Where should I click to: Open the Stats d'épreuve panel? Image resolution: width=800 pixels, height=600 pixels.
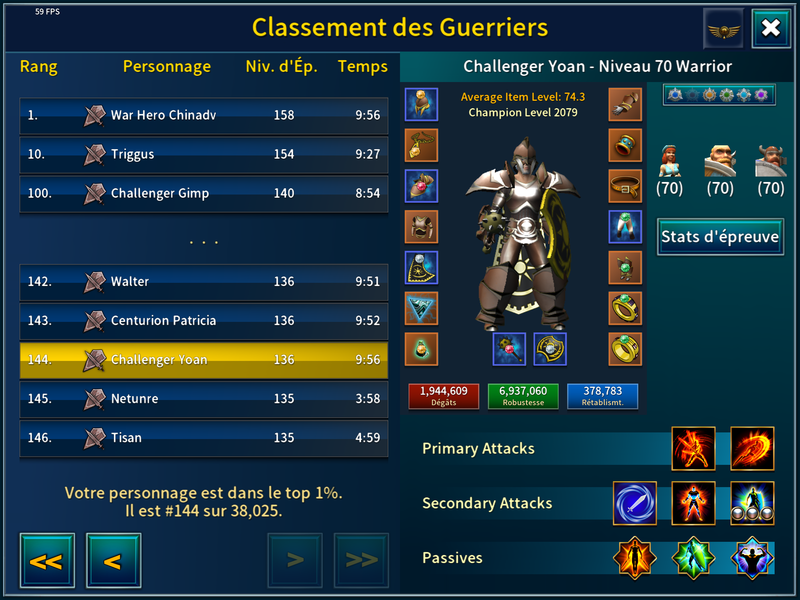tap(720, 237)
